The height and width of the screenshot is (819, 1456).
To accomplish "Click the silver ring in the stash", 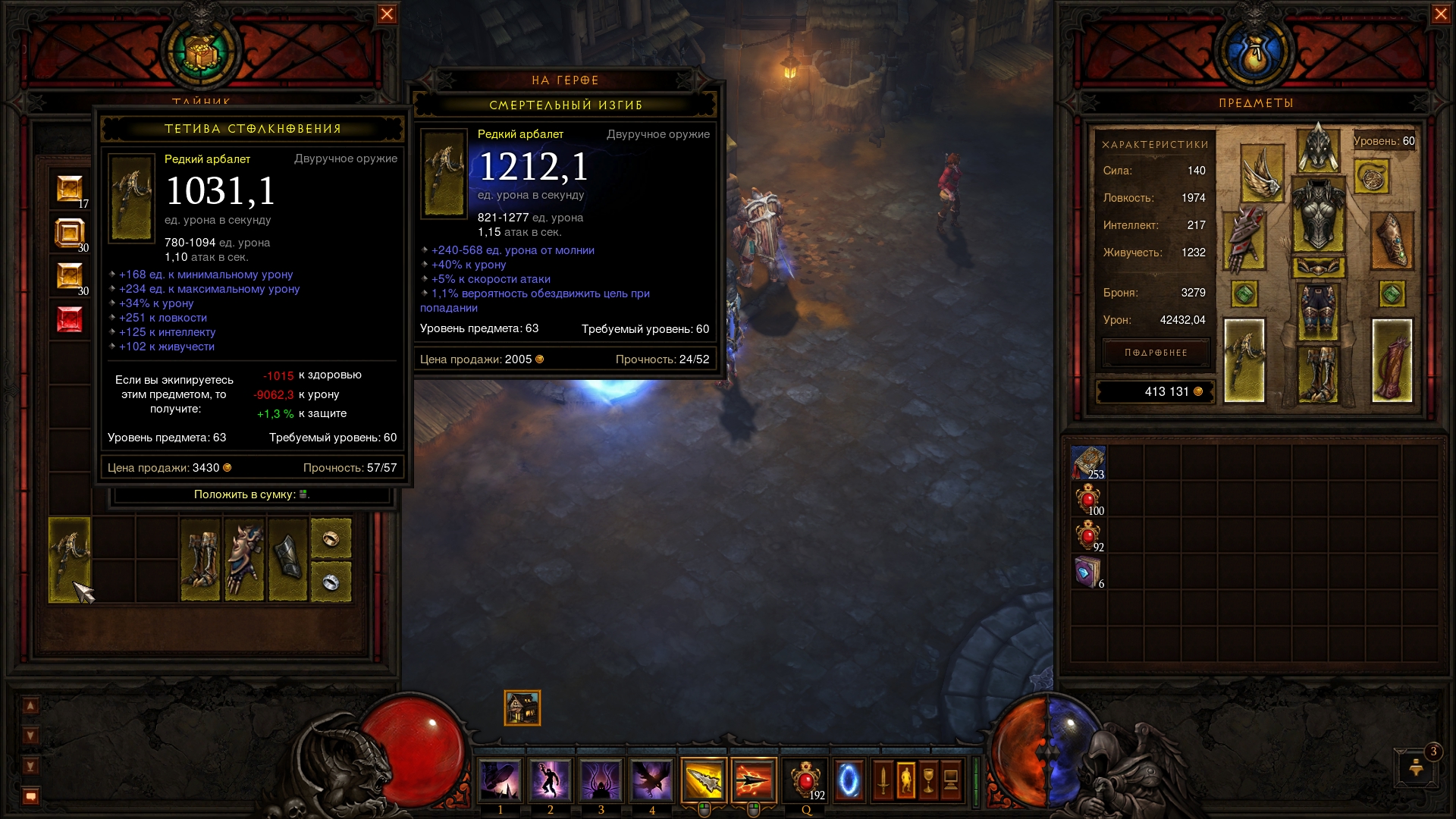I will (x=331, y=582).
